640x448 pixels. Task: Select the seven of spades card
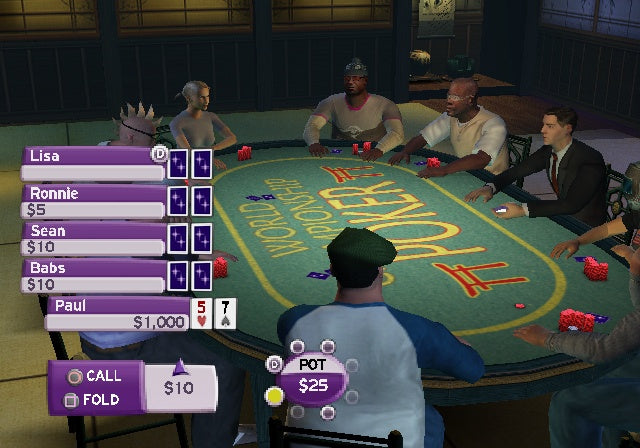(226, 313)
